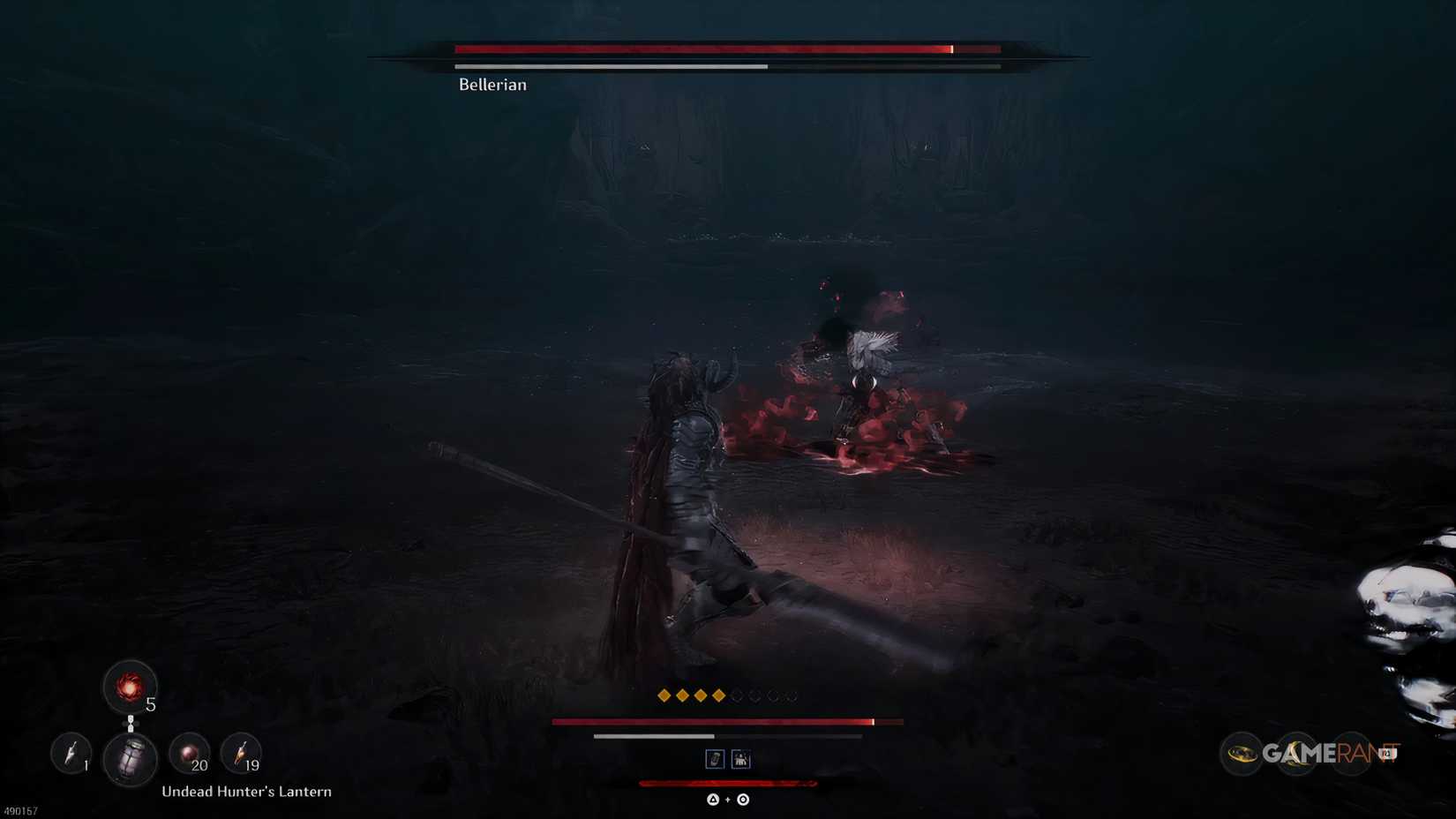
Task: Toggle the fourth filled charge diamond
Action: tap(718, 695)
